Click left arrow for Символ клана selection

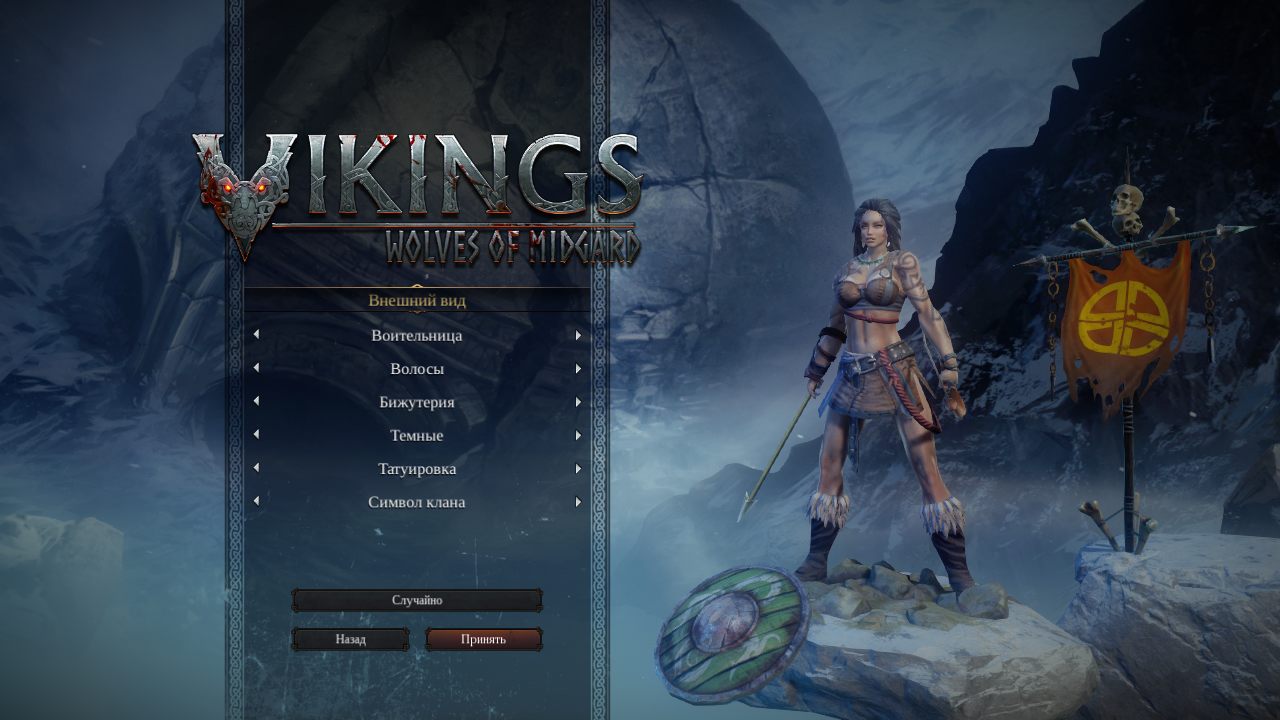pos(258,502)
